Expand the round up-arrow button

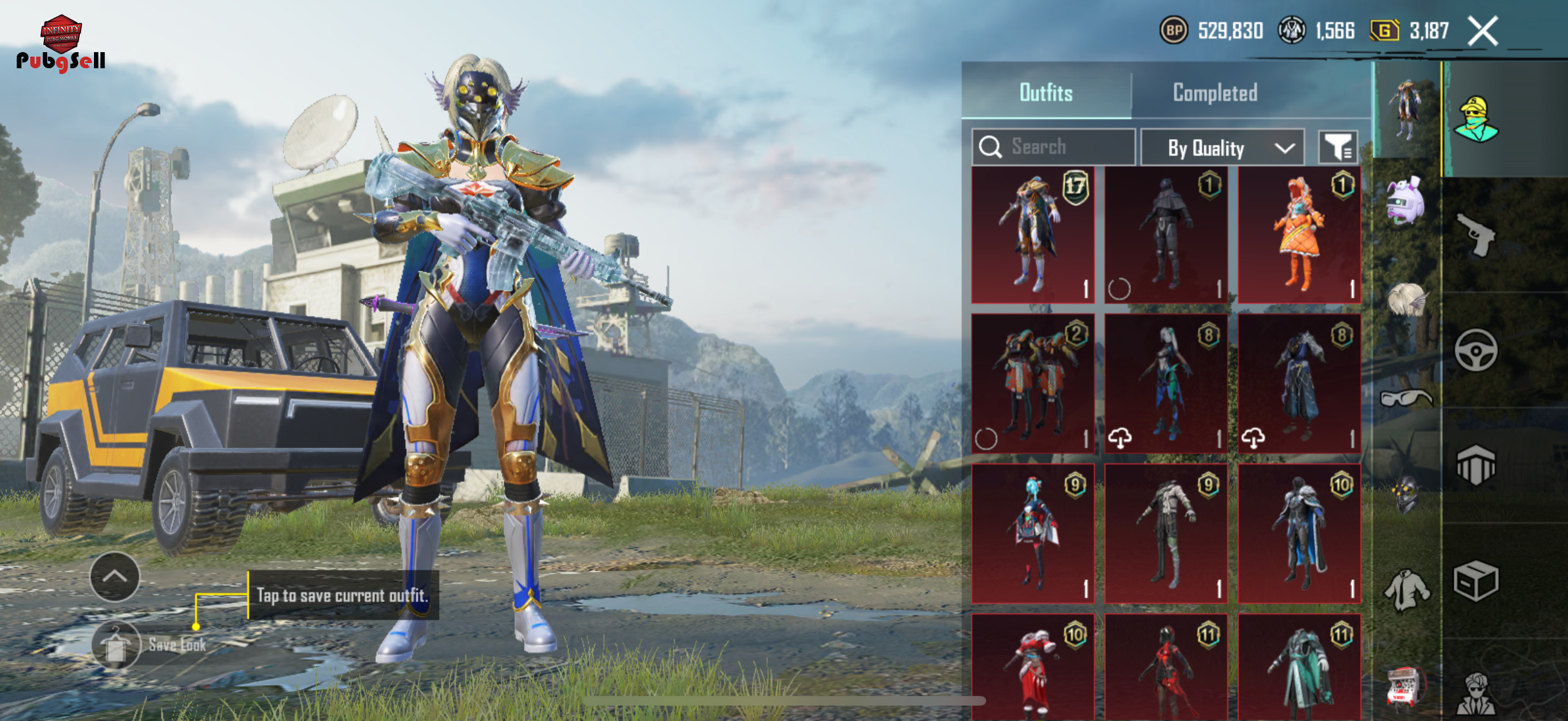click(x=115, y=576)
